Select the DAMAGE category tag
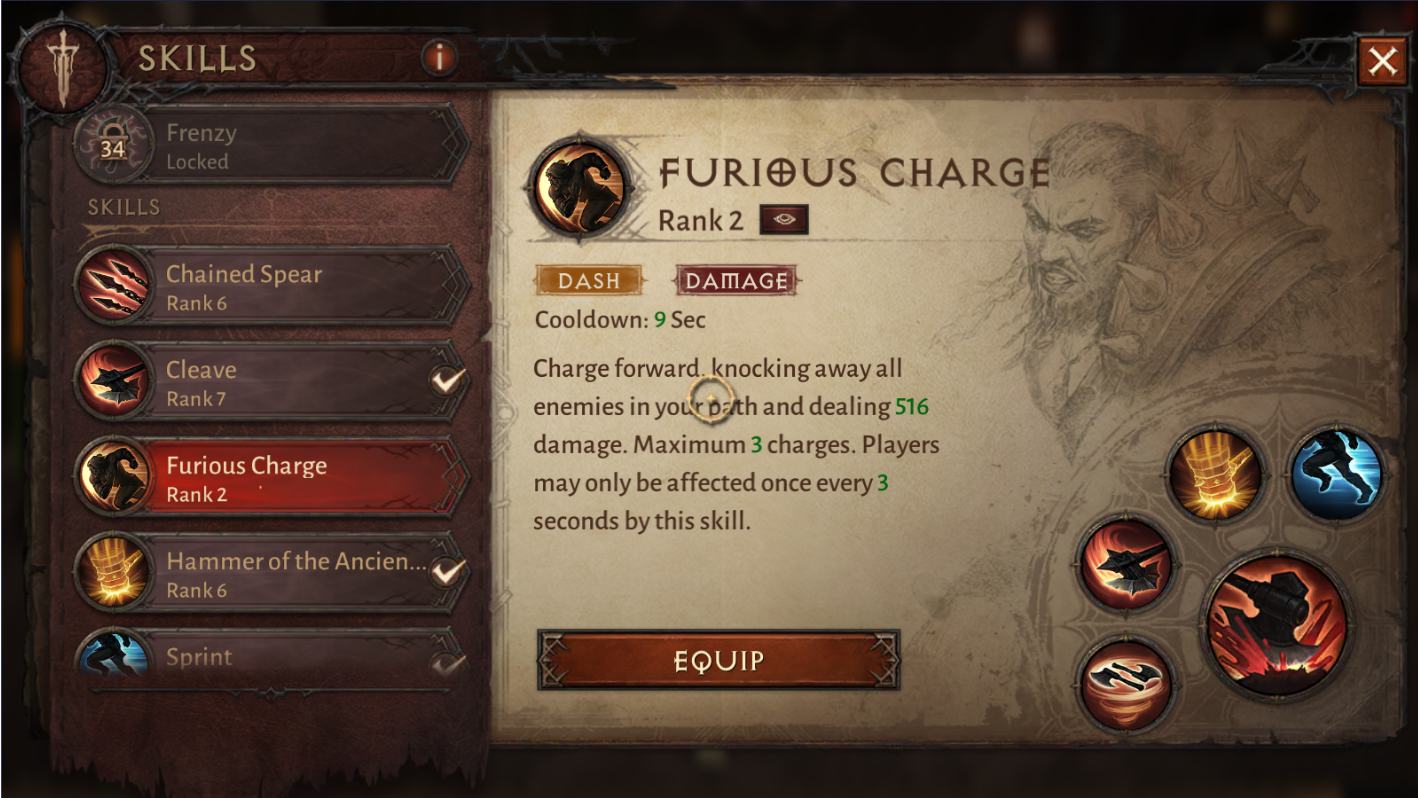The image size is (1418, 798). coord(736,281)
